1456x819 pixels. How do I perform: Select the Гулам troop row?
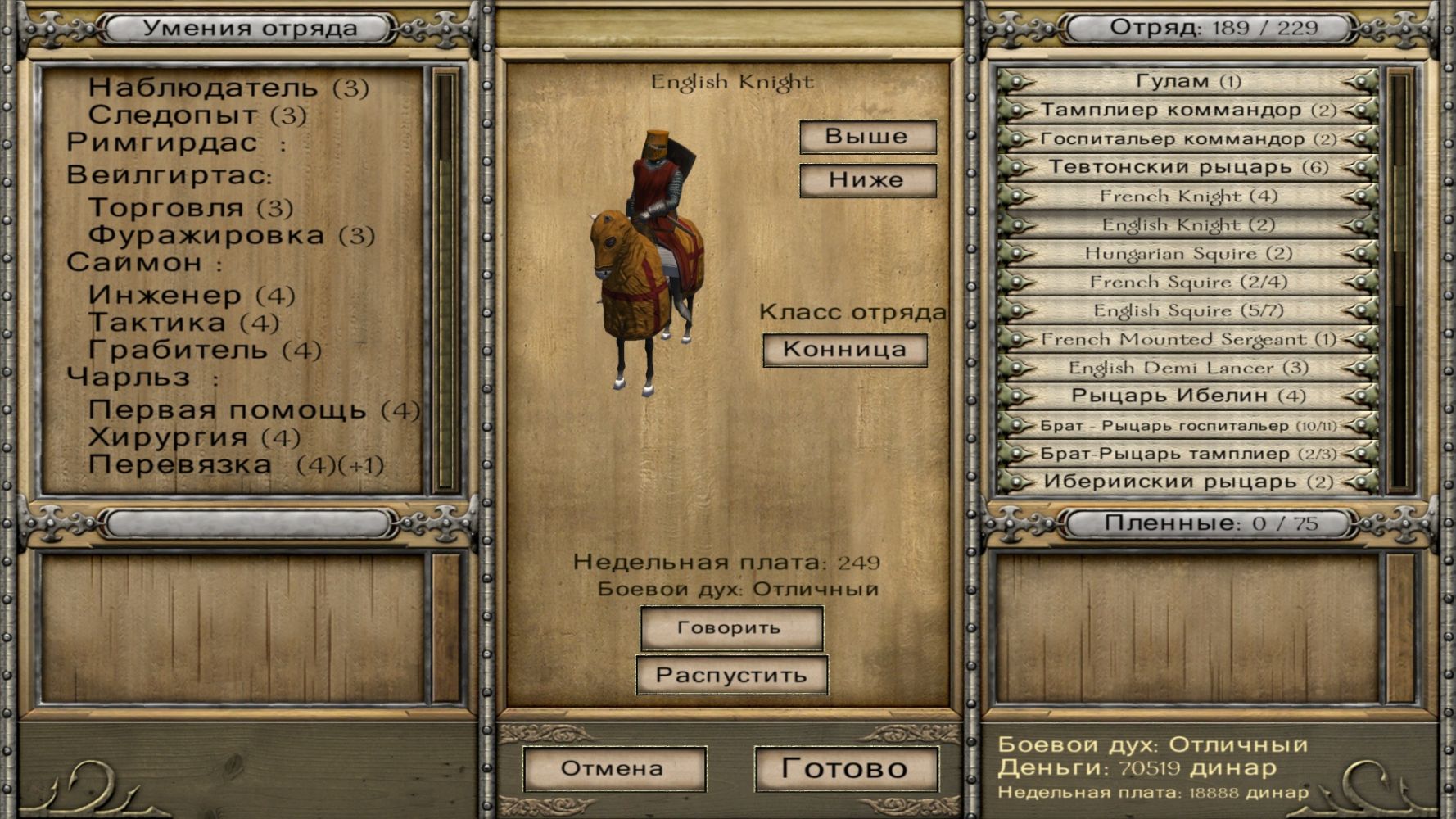1187,81
